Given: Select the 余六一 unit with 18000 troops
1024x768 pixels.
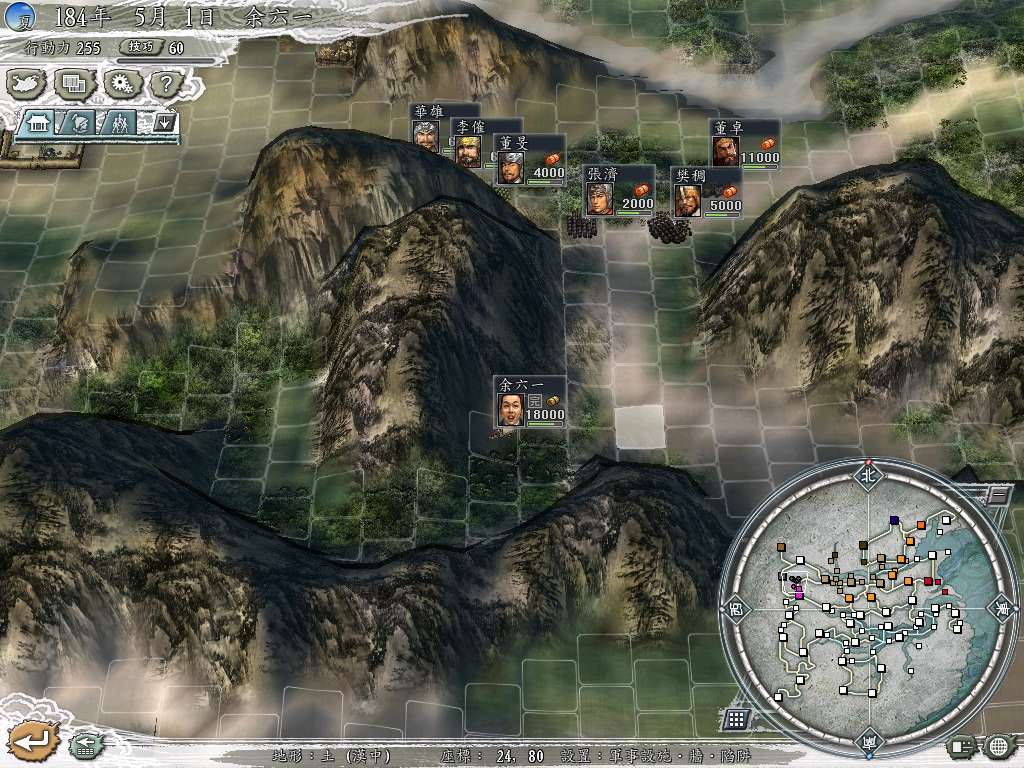Looking at the screenshot, I should tap(530, 402).
